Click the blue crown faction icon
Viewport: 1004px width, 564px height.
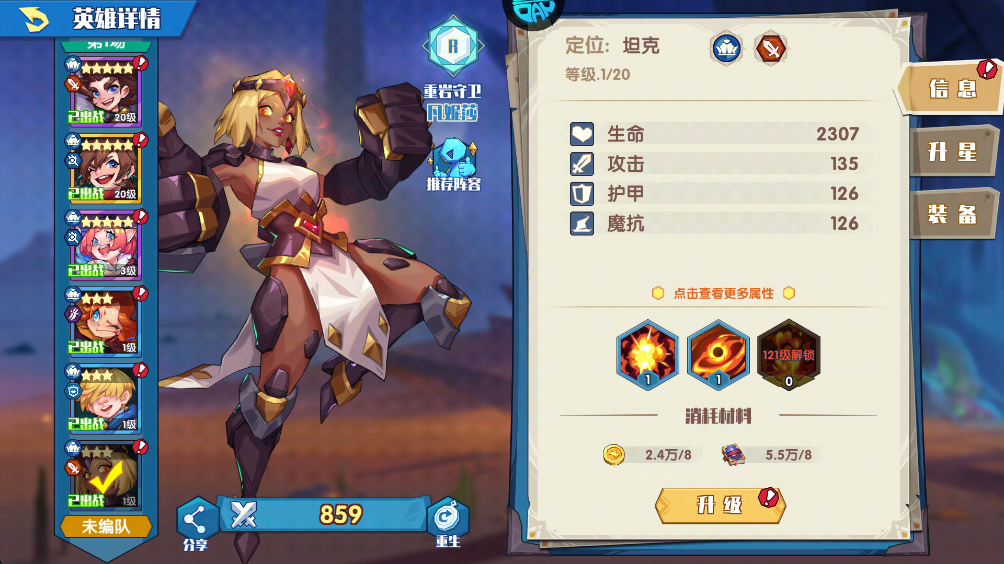(x=726, y=47)
